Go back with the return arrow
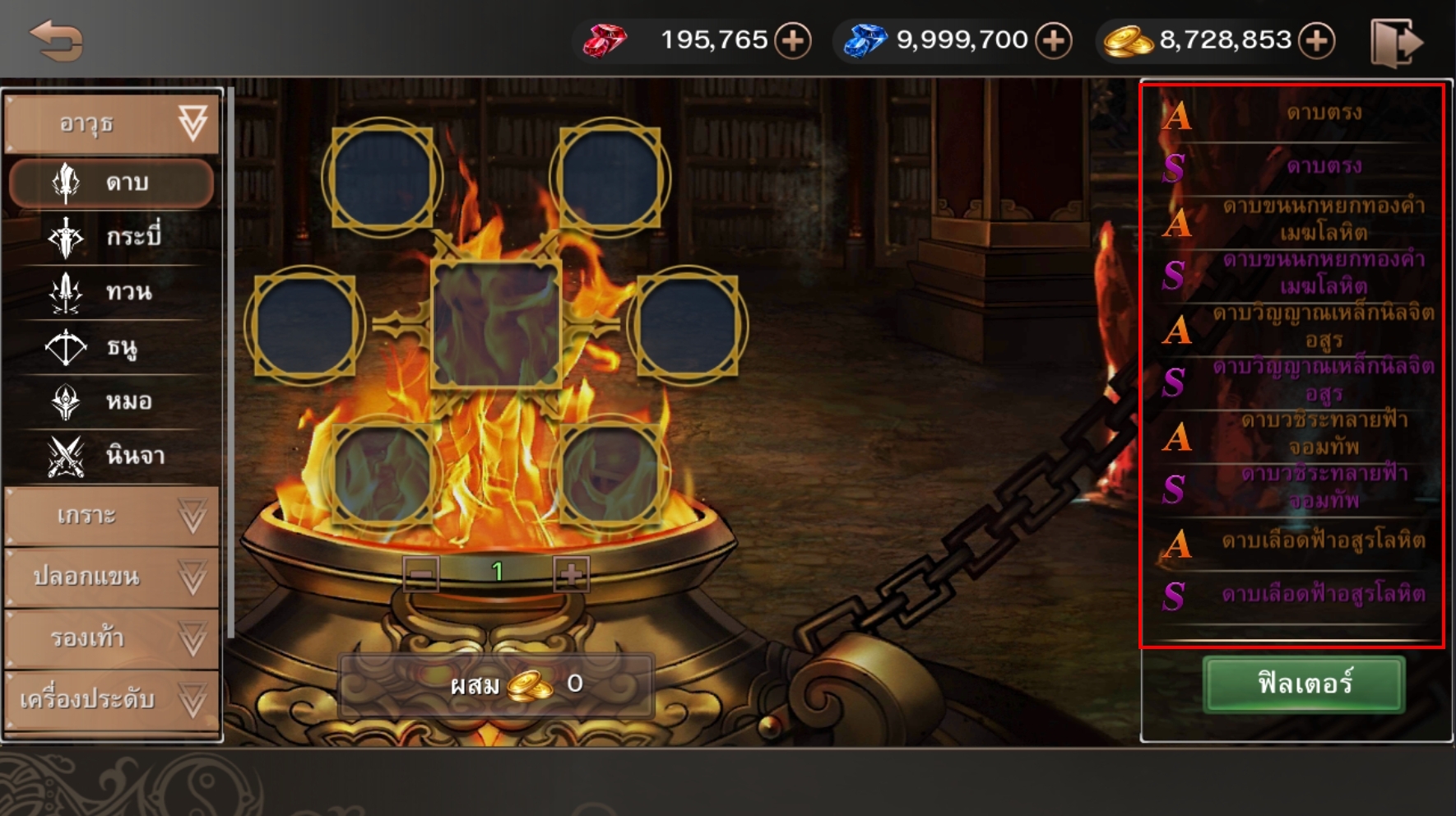 (x=56, y=40)
